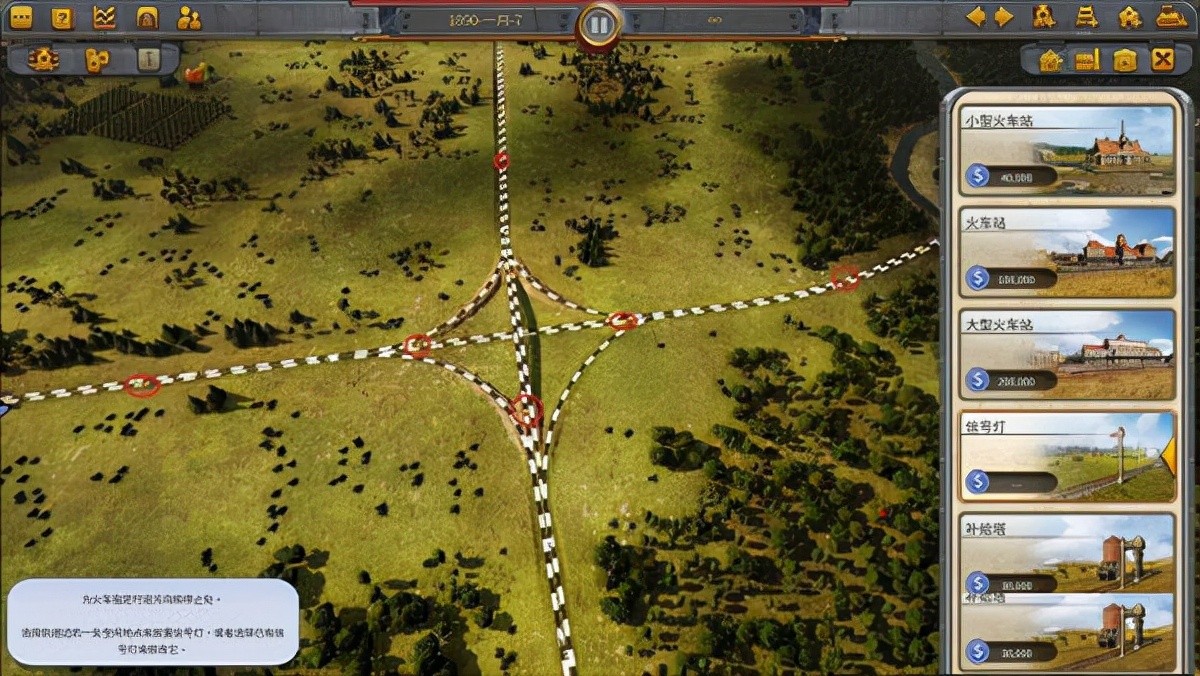Click the left arrow in the top bar

(974, 17)
